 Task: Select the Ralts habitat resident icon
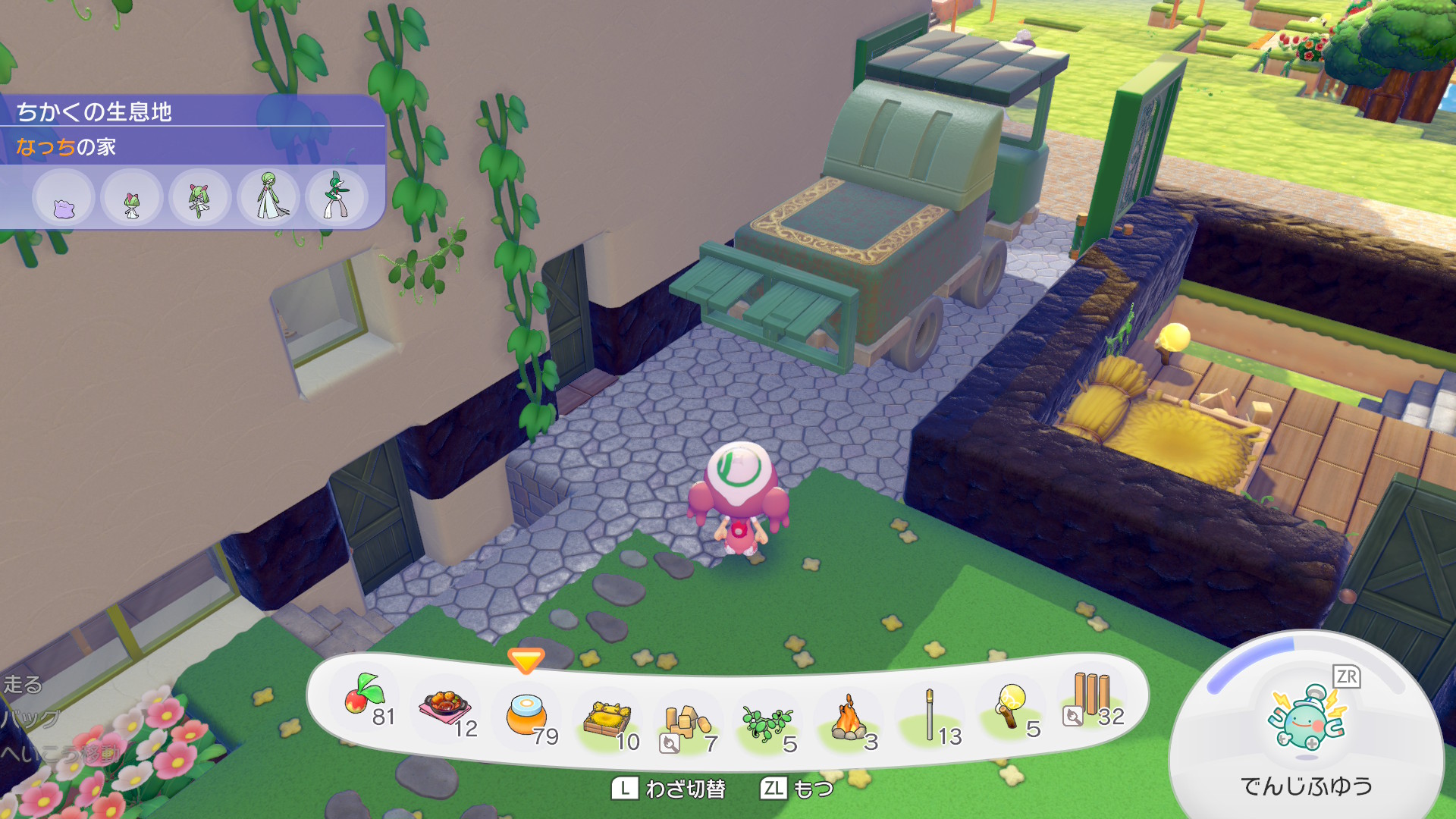pyautogui.click(x=132, y=199)
